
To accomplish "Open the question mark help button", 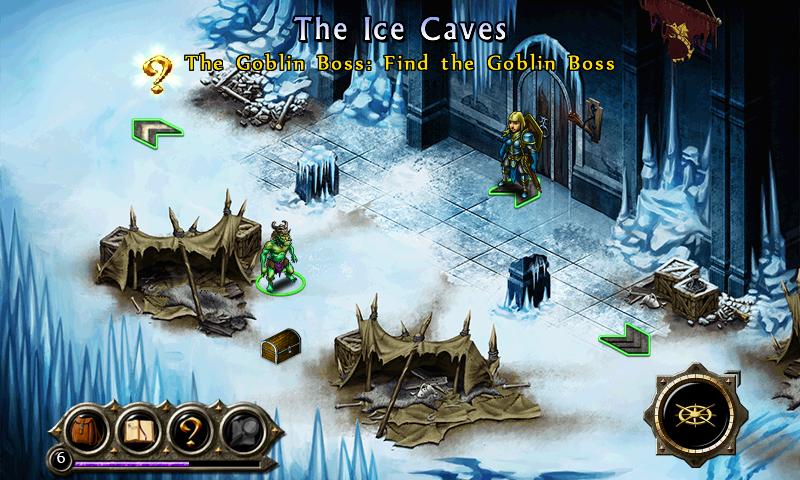I will (190, 429).
